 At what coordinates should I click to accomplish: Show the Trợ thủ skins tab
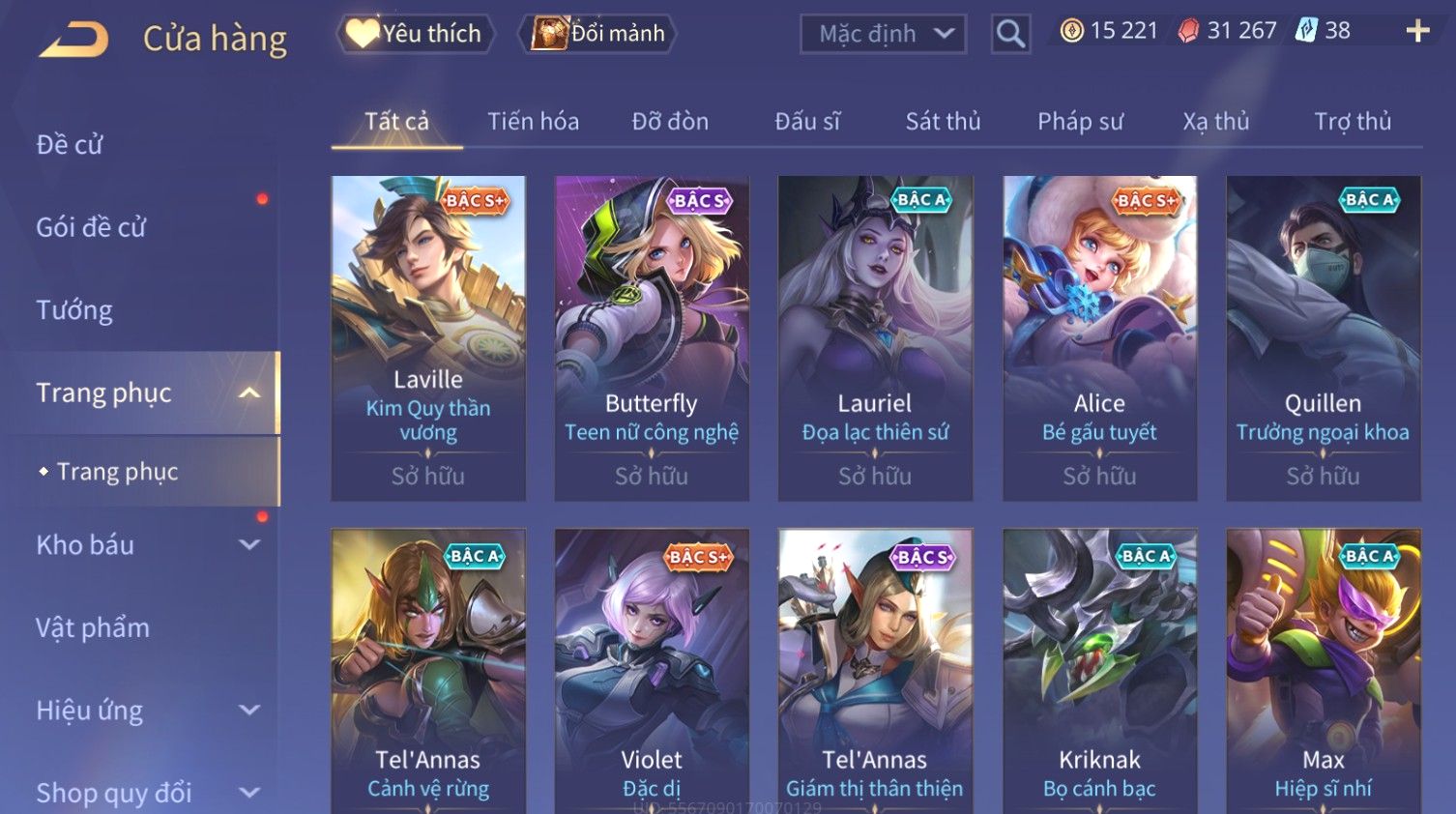coord(1353,121)
